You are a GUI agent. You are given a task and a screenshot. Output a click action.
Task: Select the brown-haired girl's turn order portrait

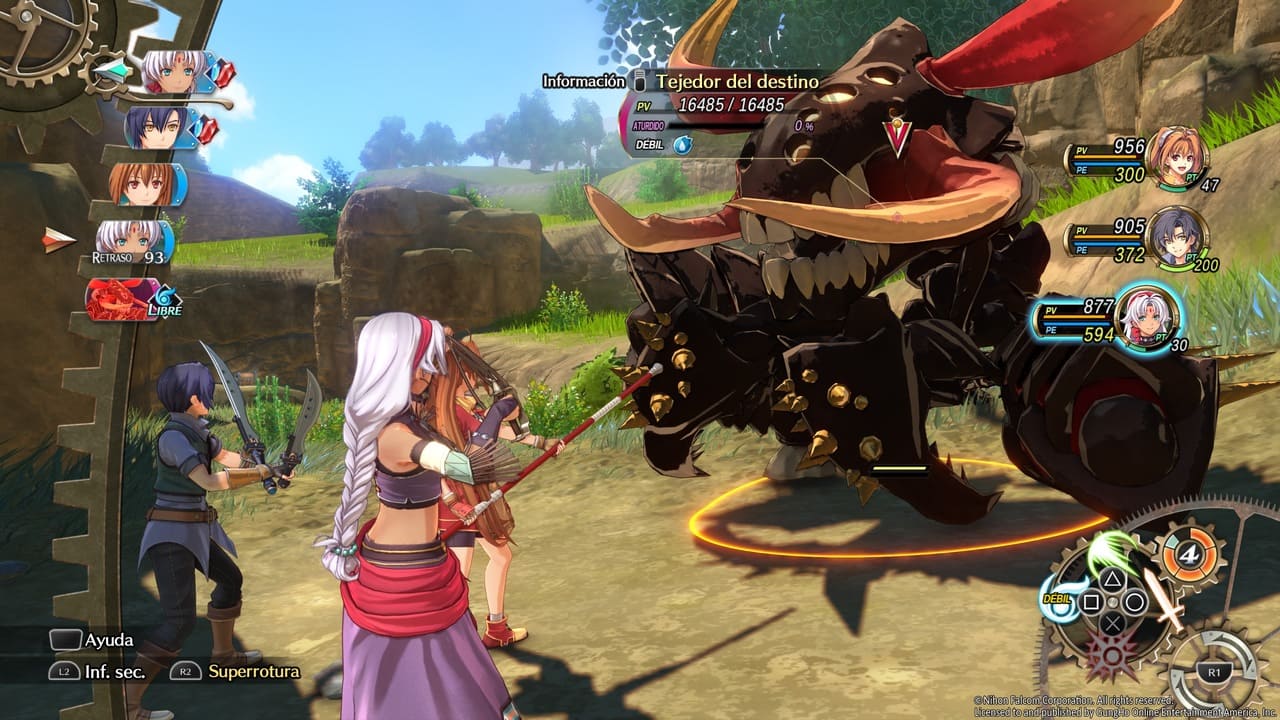click(x=144, y=184)
